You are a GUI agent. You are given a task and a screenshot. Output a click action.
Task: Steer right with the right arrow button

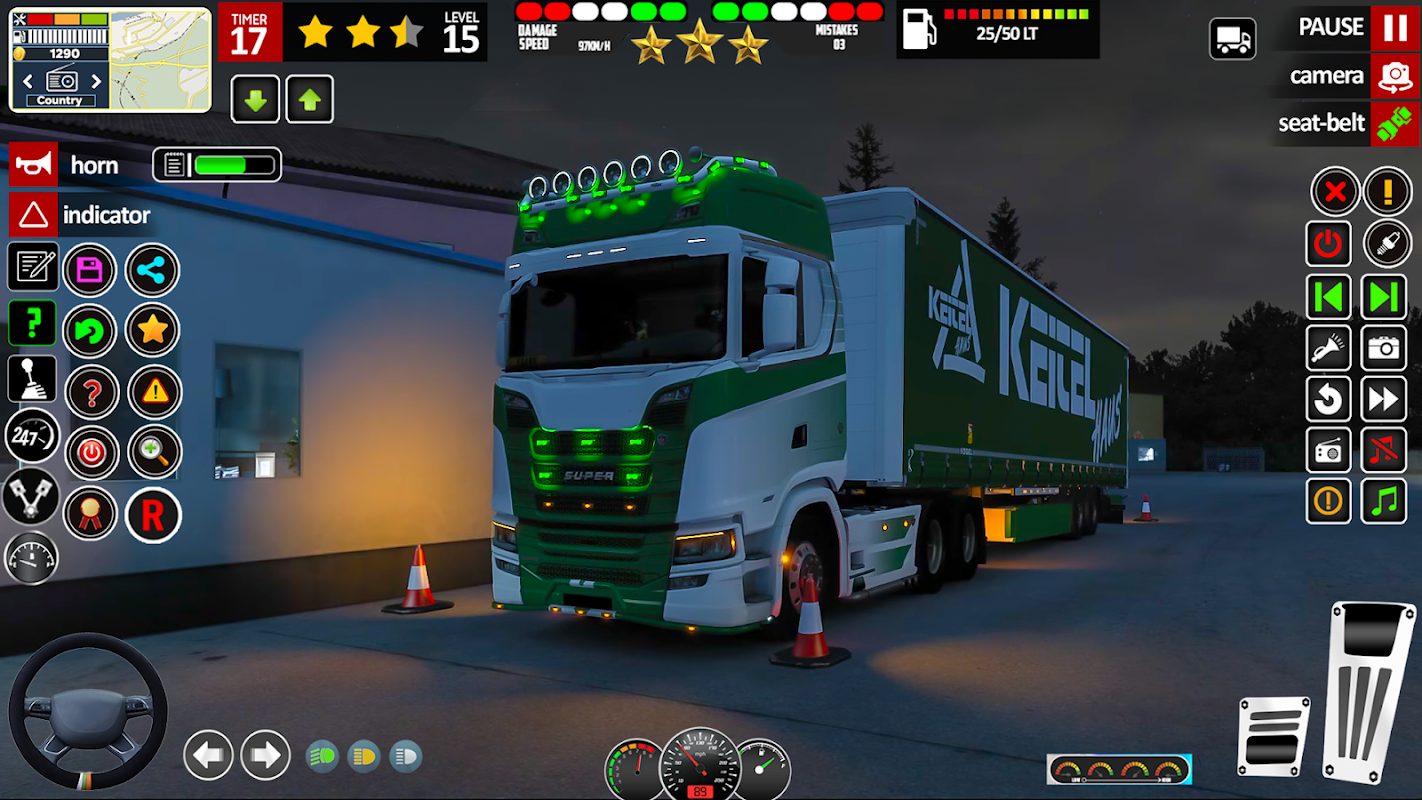click(265, 755)
